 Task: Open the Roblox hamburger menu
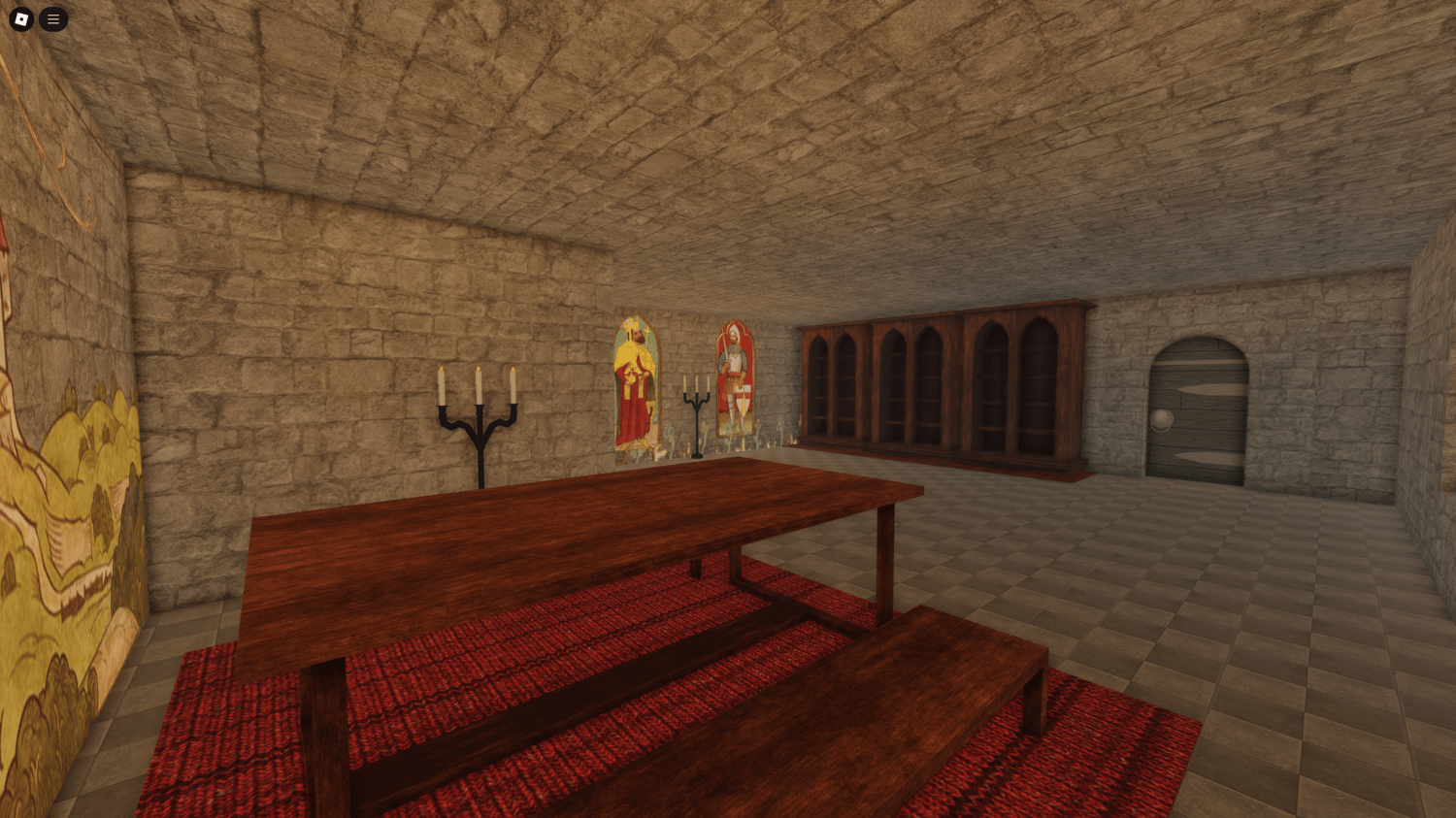53,18
